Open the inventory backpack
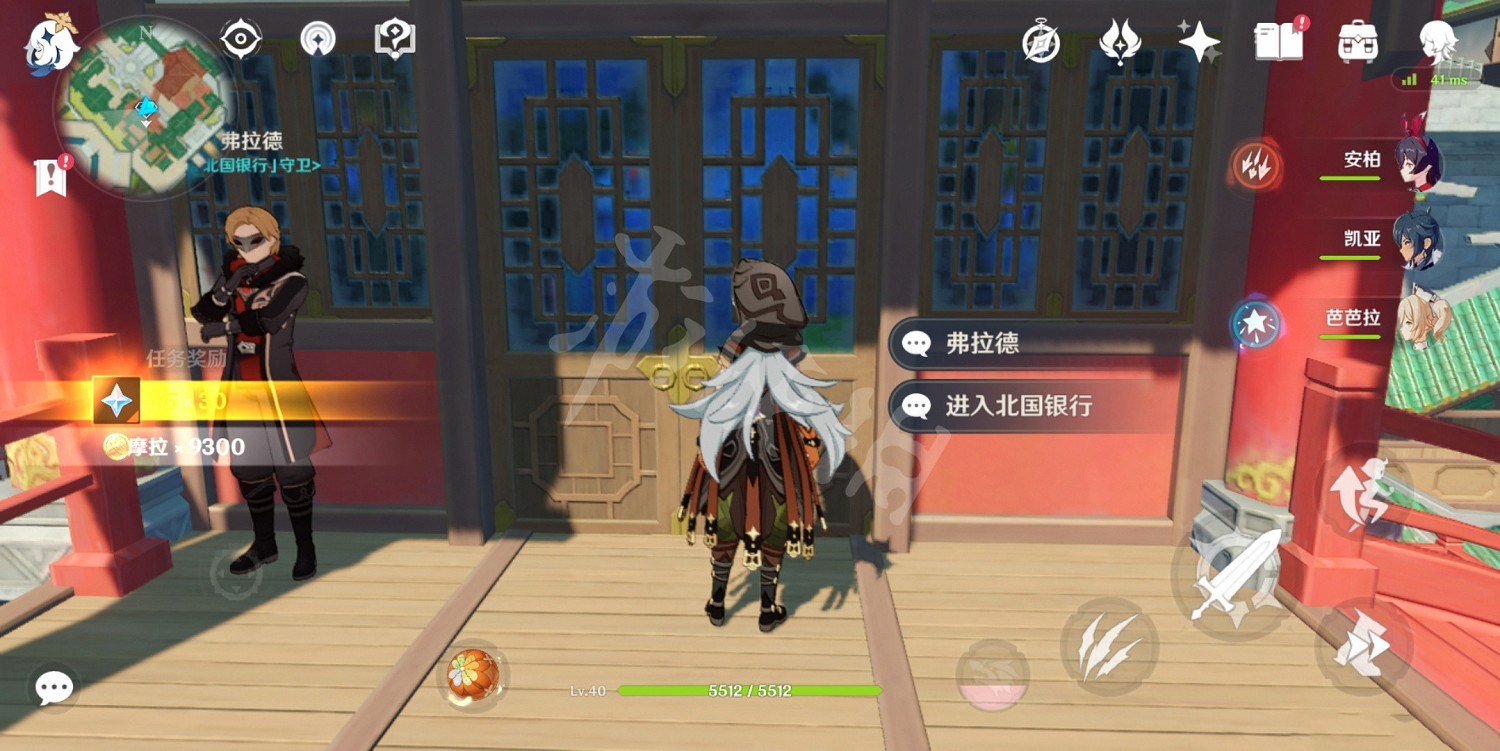Viewport: 1500px width, 751px height. tap(1358, 42)
